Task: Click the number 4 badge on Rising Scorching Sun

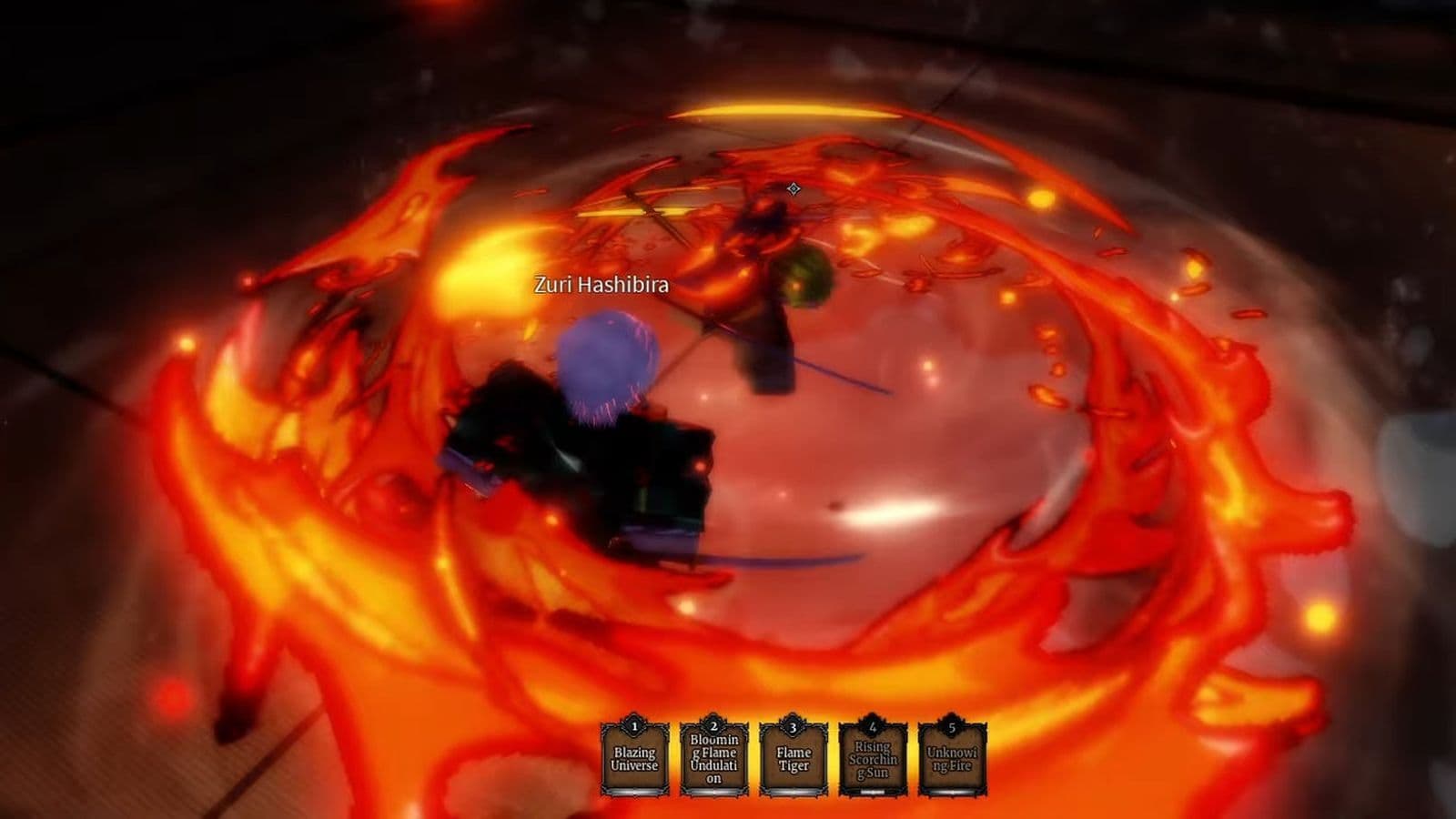Action: [x=873, y=726]
